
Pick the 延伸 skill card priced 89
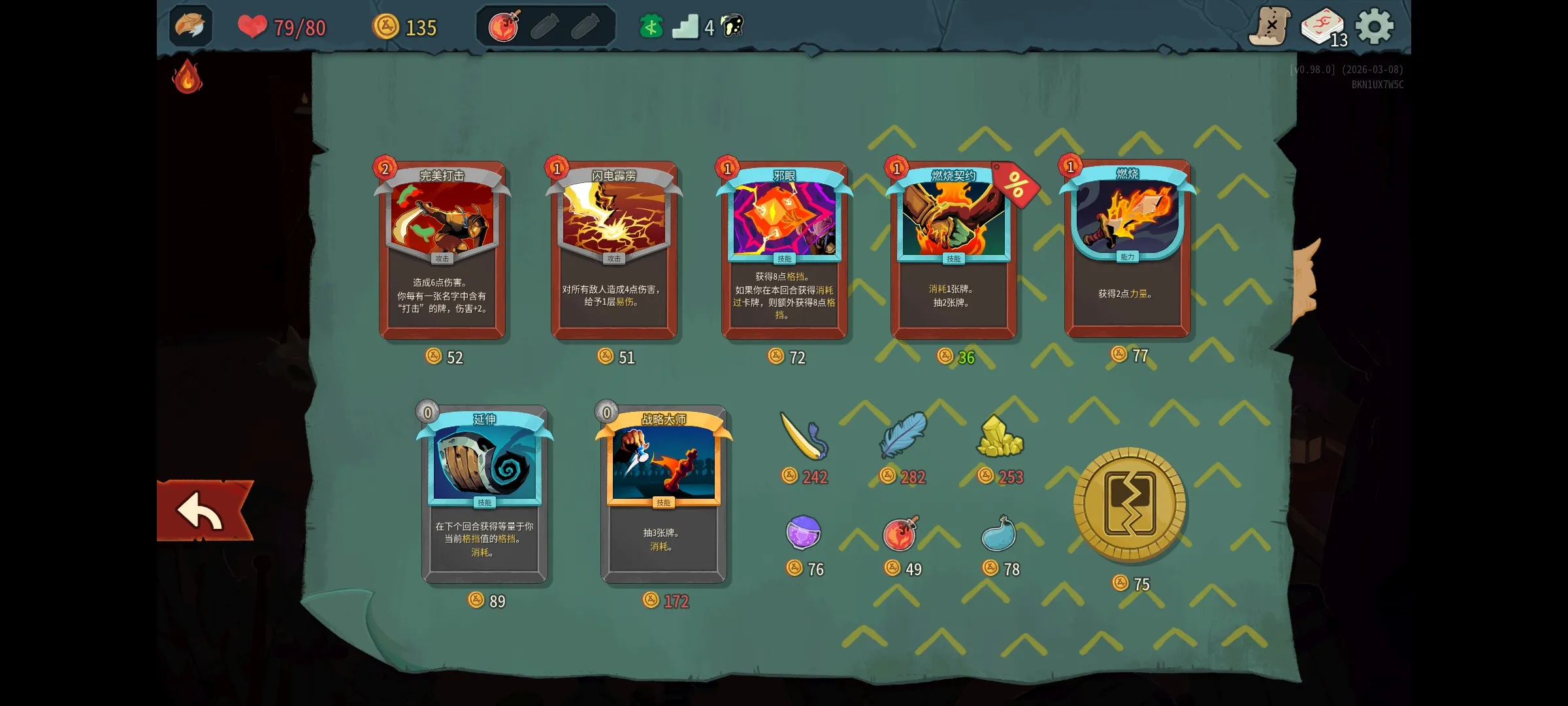tap(486, 494)
